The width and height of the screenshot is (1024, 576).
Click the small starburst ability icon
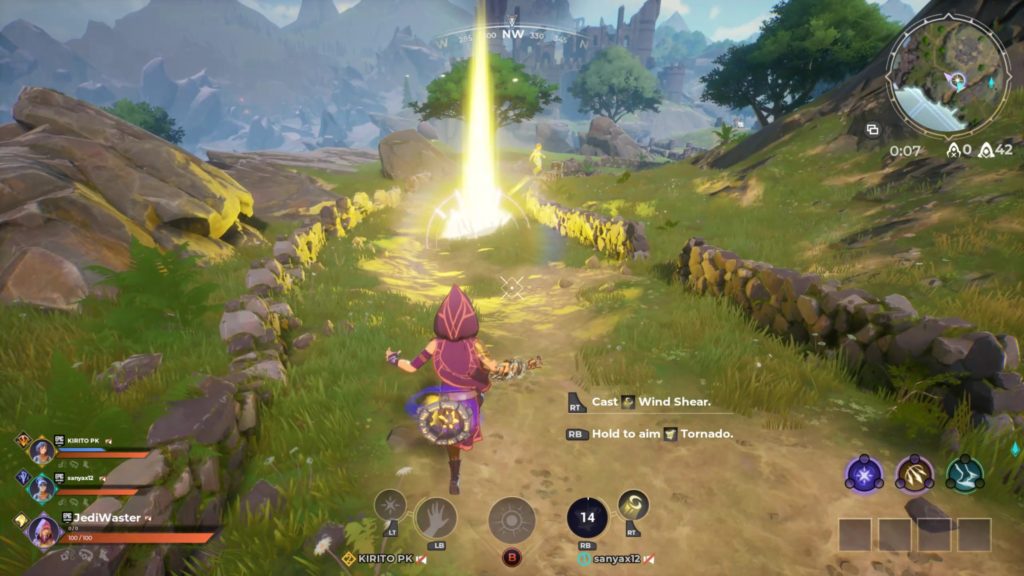tap(389, 505)
